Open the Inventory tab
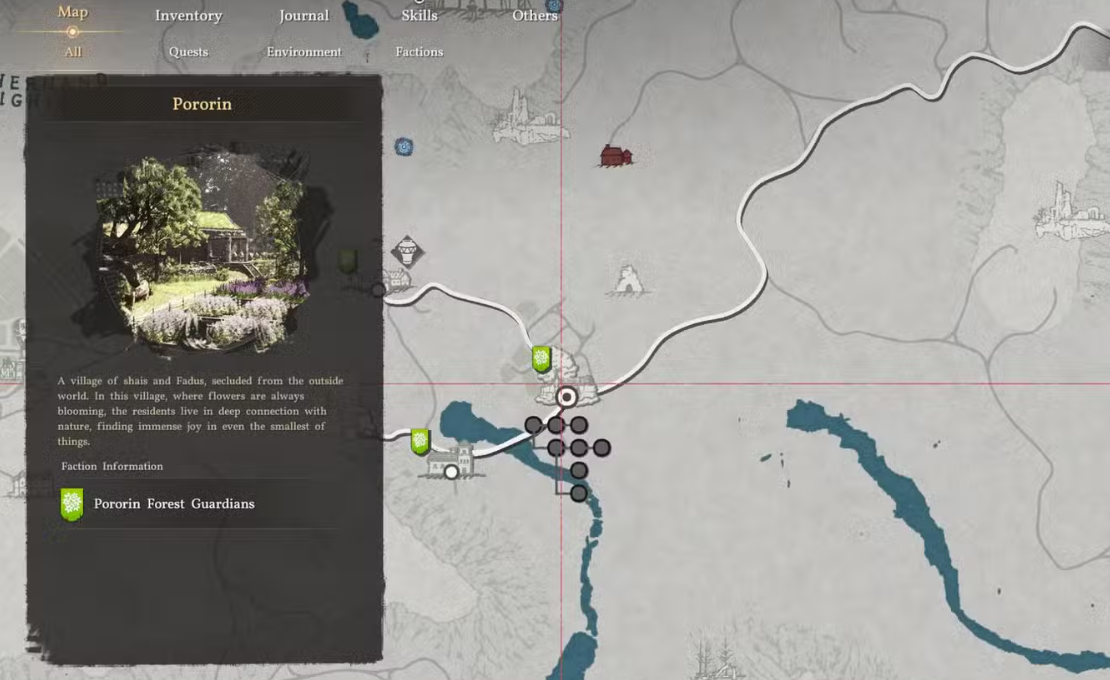The width and height of the screenshot is (1110, 680). tap(188, 15)
